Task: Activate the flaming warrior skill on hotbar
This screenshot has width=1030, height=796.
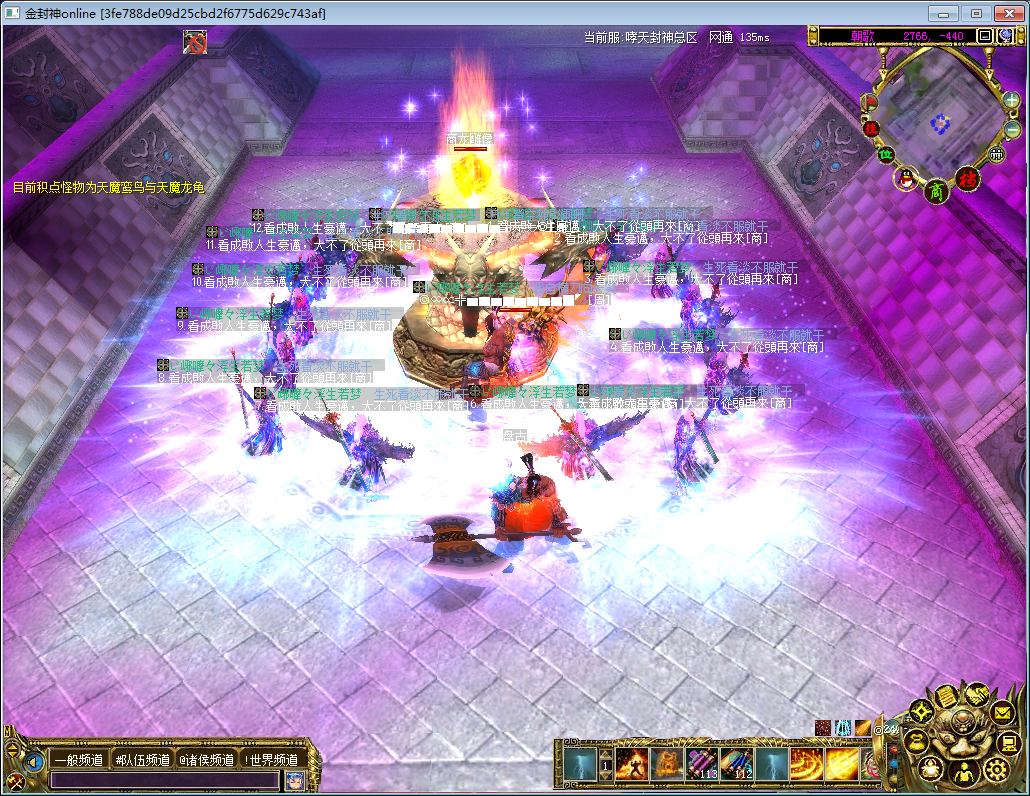Action: point(632,765)
